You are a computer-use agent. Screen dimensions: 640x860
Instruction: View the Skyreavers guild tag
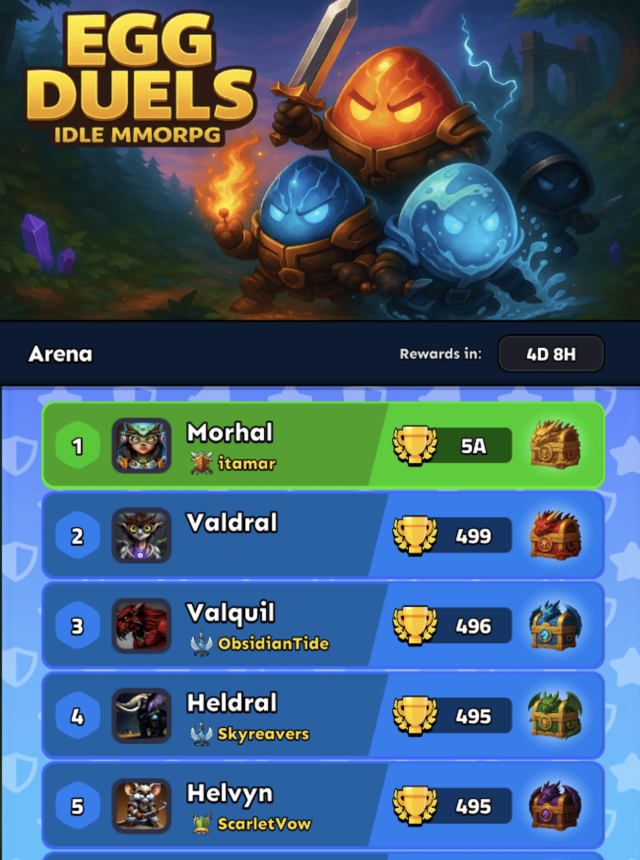tap(250, 733)
